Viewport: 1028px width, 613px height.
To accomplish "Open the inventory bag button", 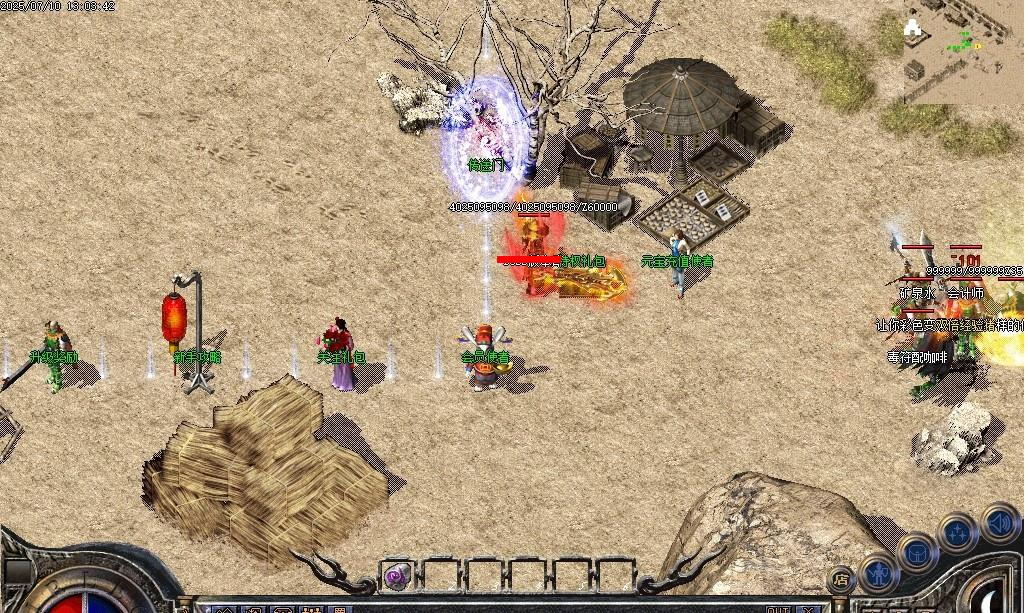I will click(x=917, y=551).
